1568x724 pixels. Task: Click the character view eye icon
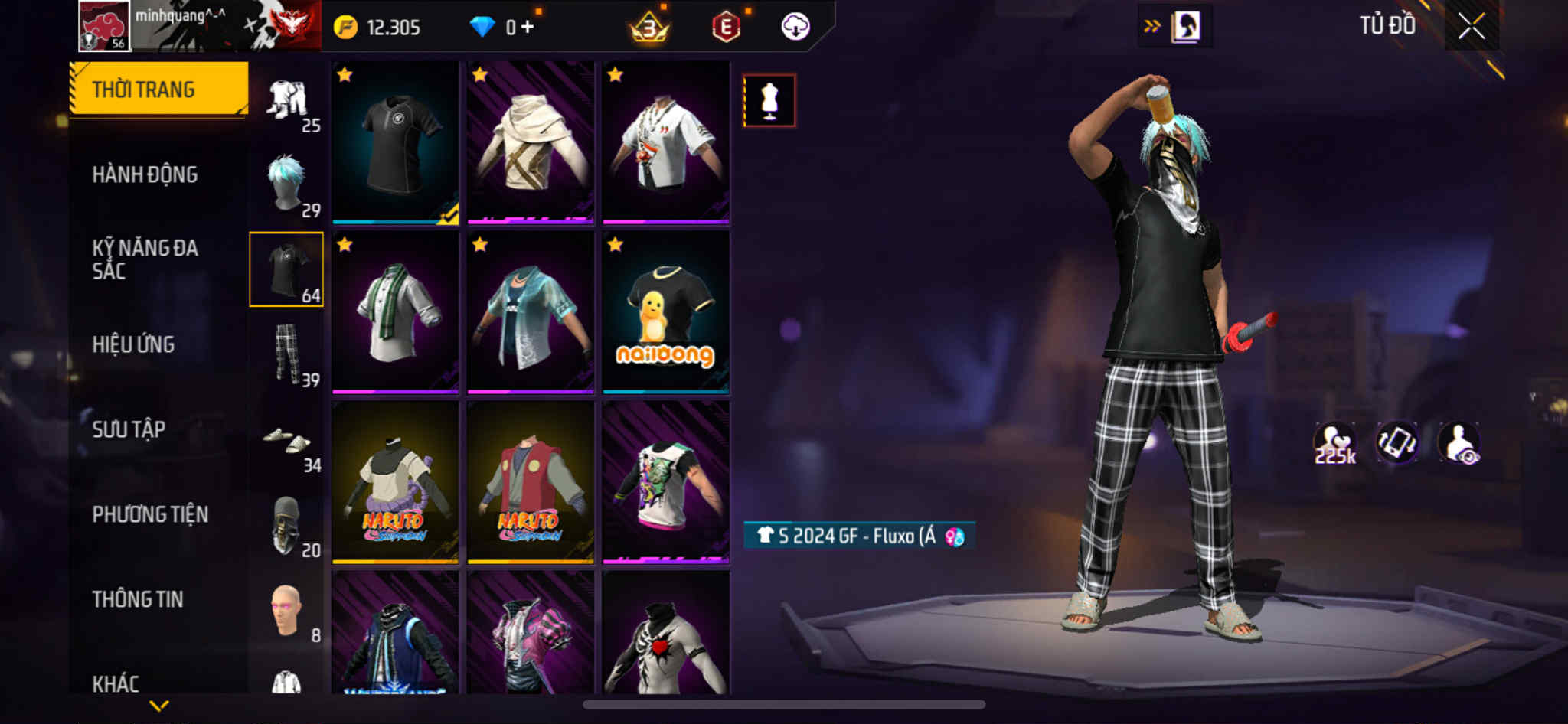click(1459, 443)
